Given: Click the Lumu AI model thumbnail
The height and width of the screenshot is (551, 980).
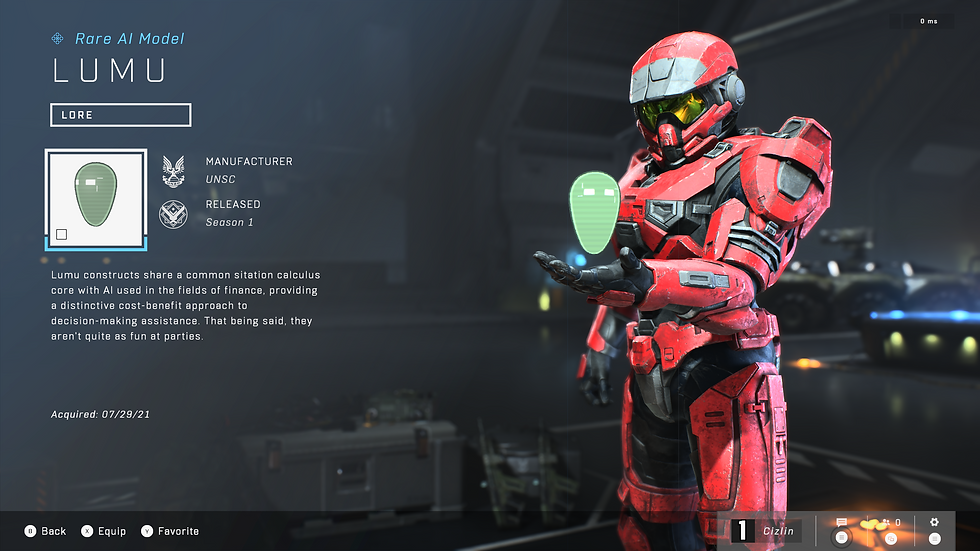Looking at the screenshot, I should (x=96, y=199).
